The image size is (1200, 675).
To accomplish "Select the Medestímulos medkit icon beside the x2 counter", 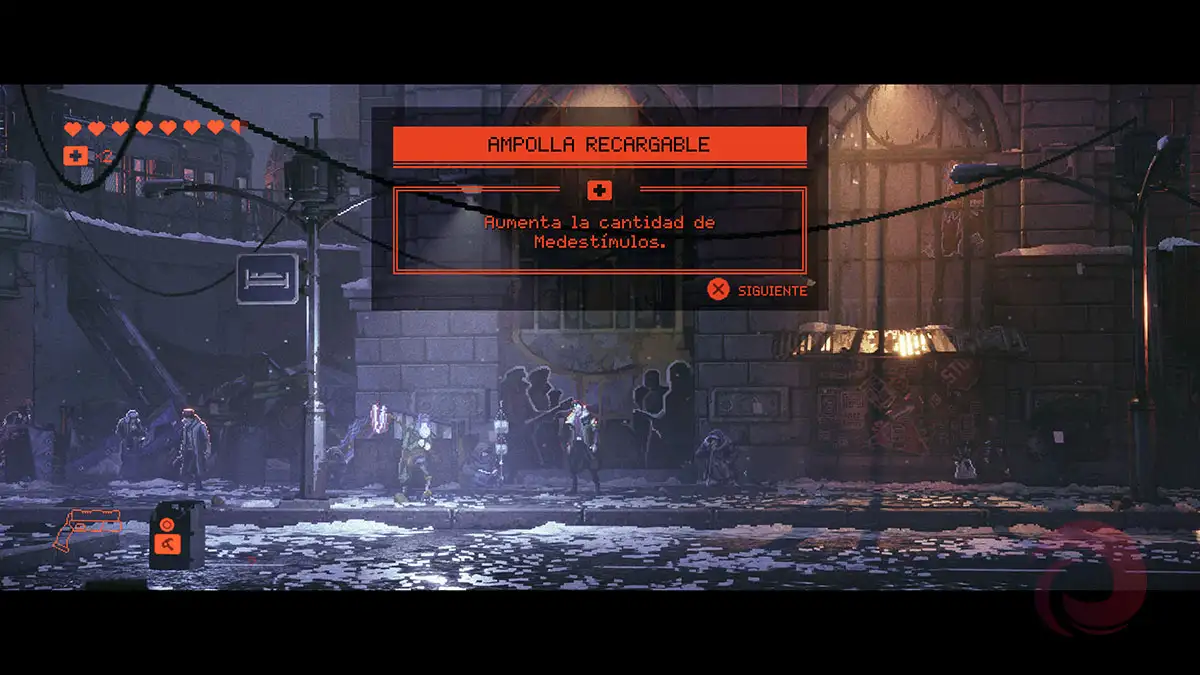I will [75, 155].
